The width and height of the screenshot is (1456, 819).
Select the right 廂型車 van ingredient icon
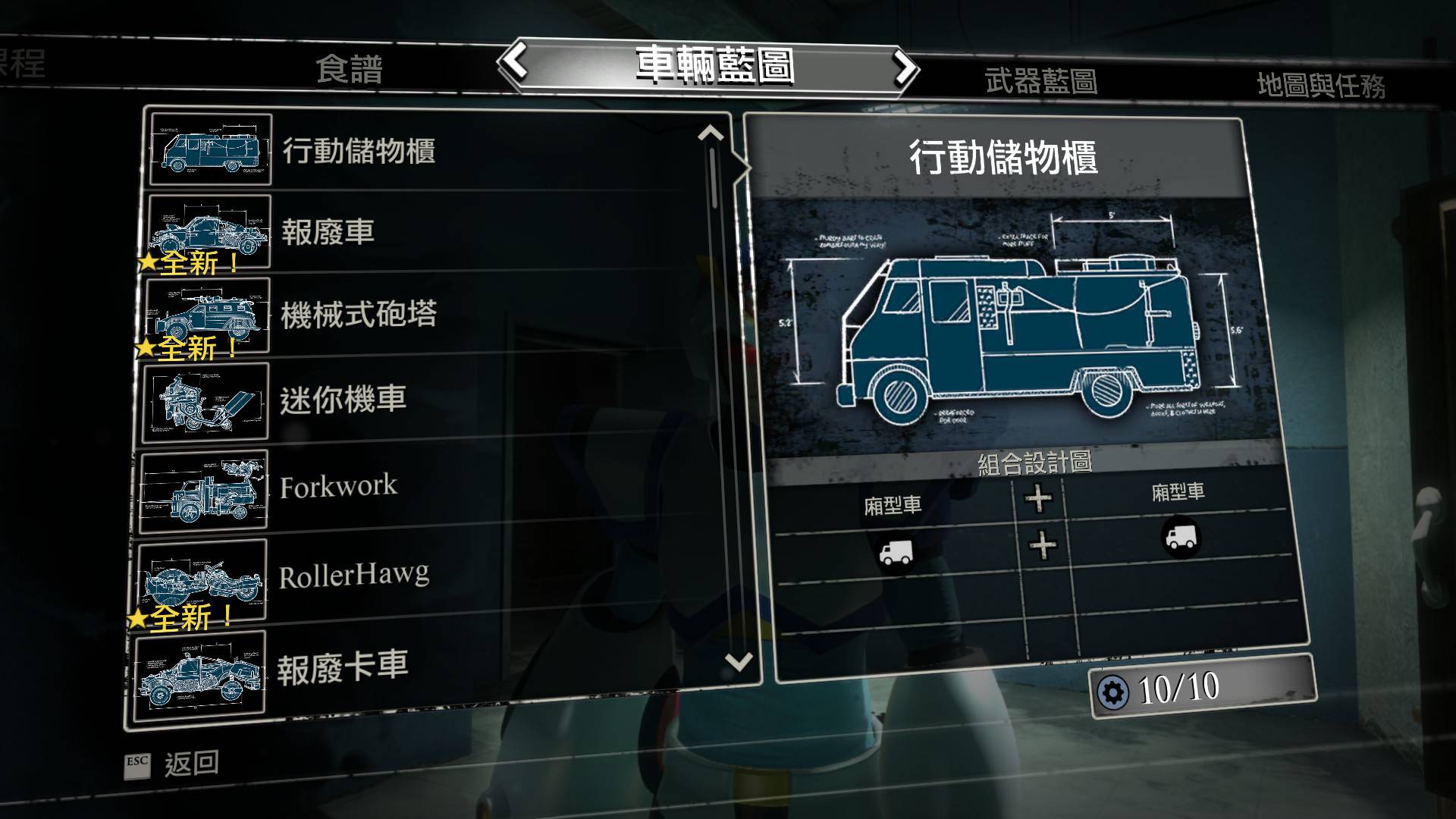(1180, 537)
